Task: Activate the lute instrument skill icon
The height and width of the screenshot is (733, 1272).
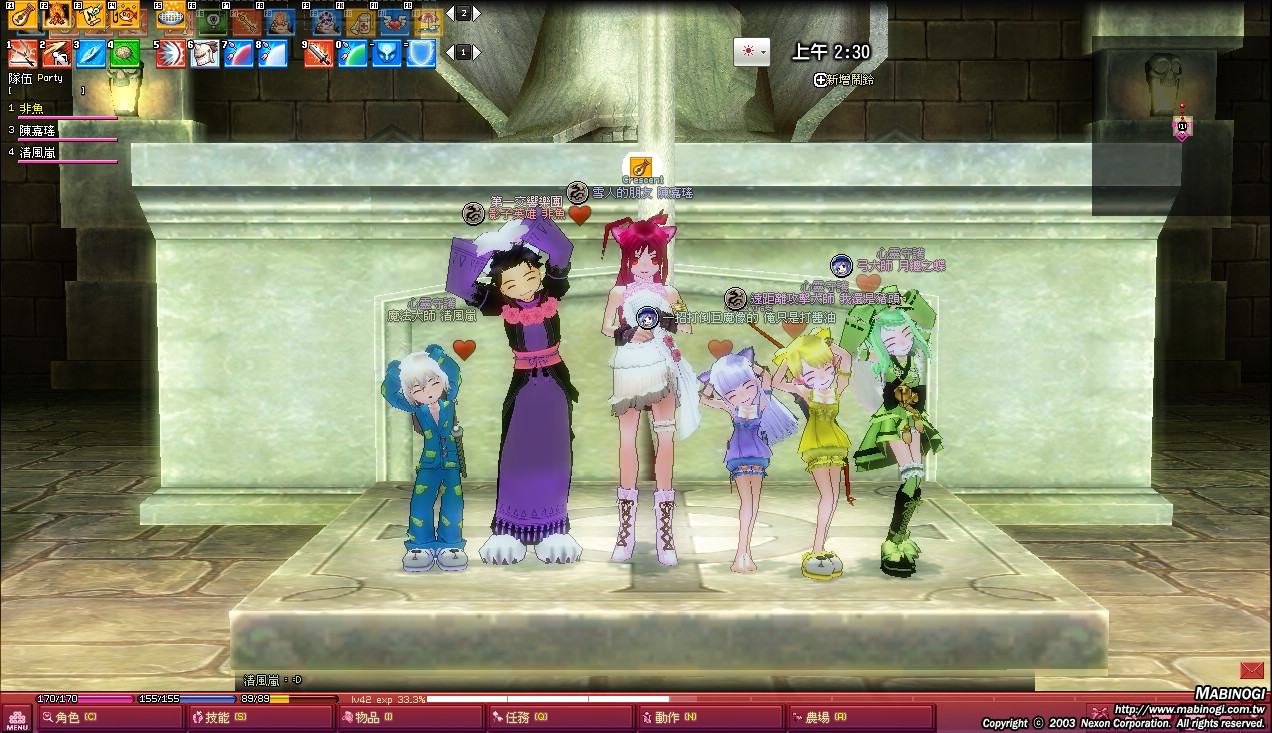Action: [x=24, y=16]
